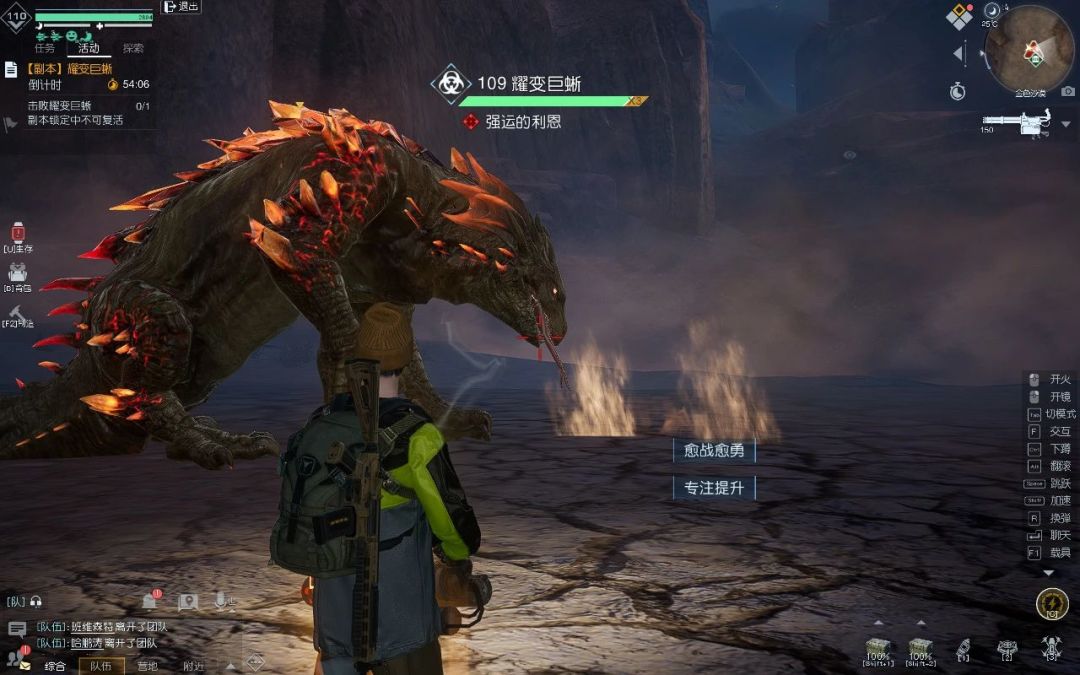
Task: Choose the 愈战愈勇 buff option
Action: coord(714,451)
